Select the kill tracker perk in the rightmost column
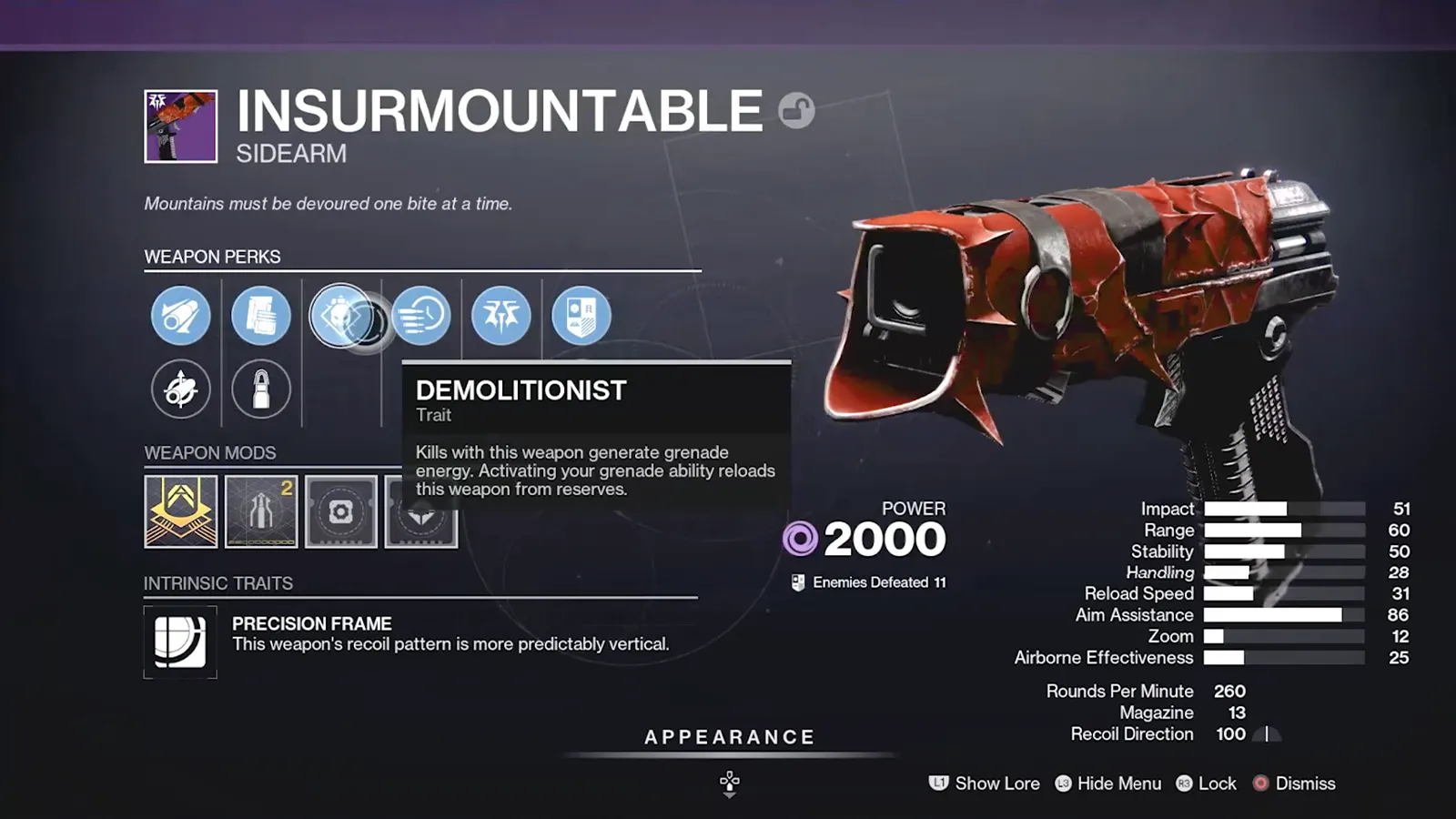Image resolution: width=1456 pixels, height=819 pixels. coord(581,314)
